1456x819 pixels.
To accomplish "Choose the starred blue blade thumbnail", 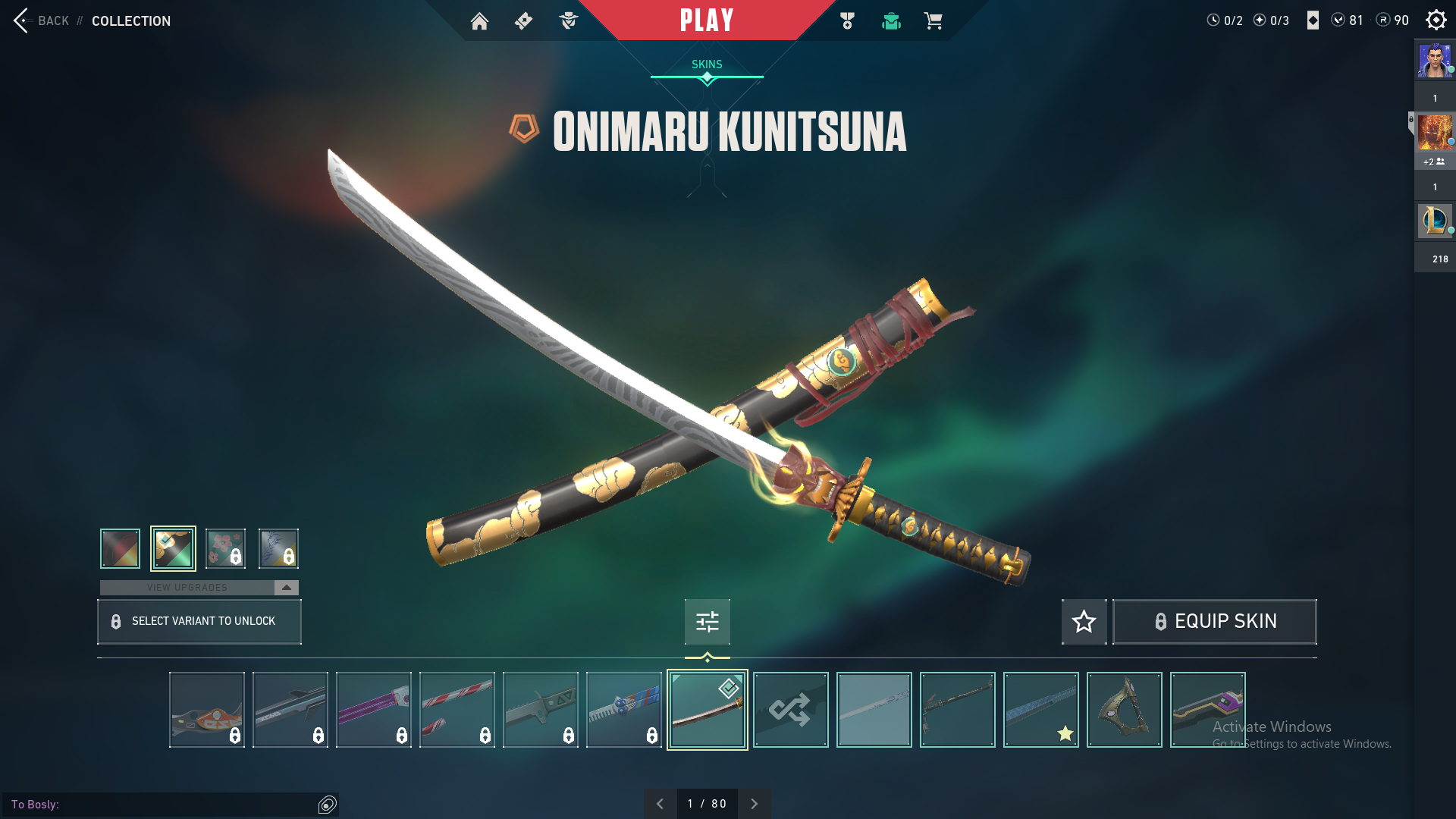I will (x=1040, y=710).
